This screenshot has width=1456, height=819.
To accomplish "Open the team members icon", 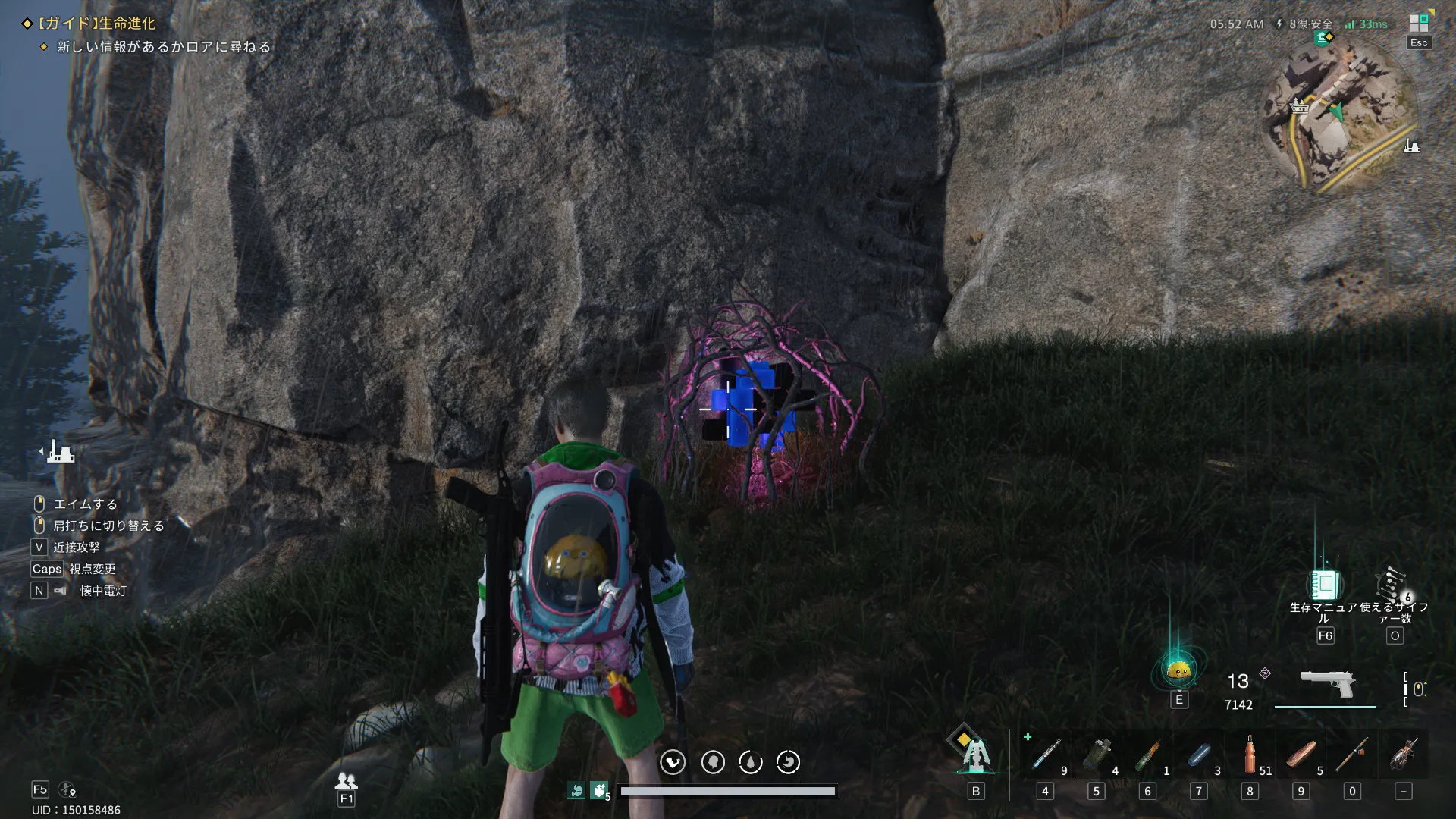I will (347, 780).
